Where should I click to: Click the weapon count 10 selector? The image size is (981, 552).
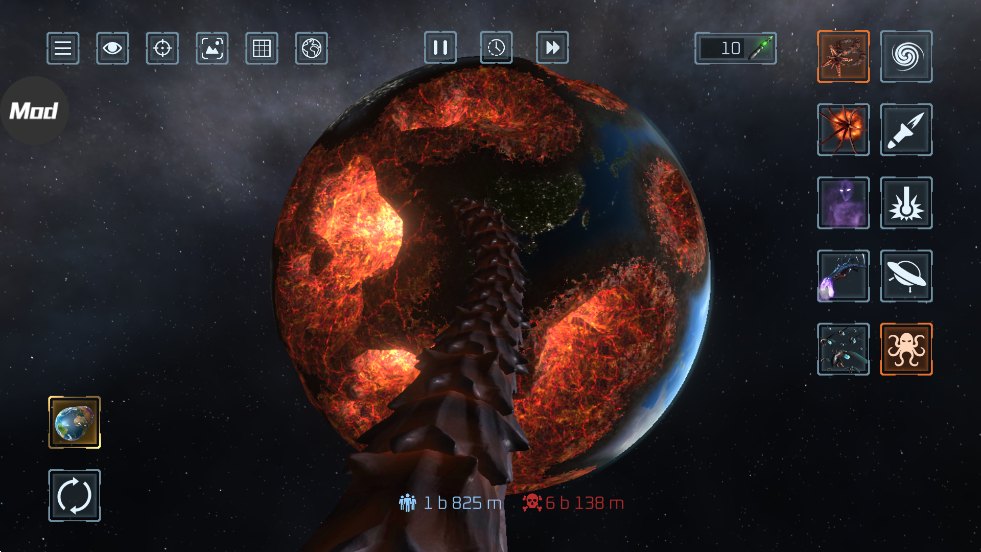click(x=736, y=48)
